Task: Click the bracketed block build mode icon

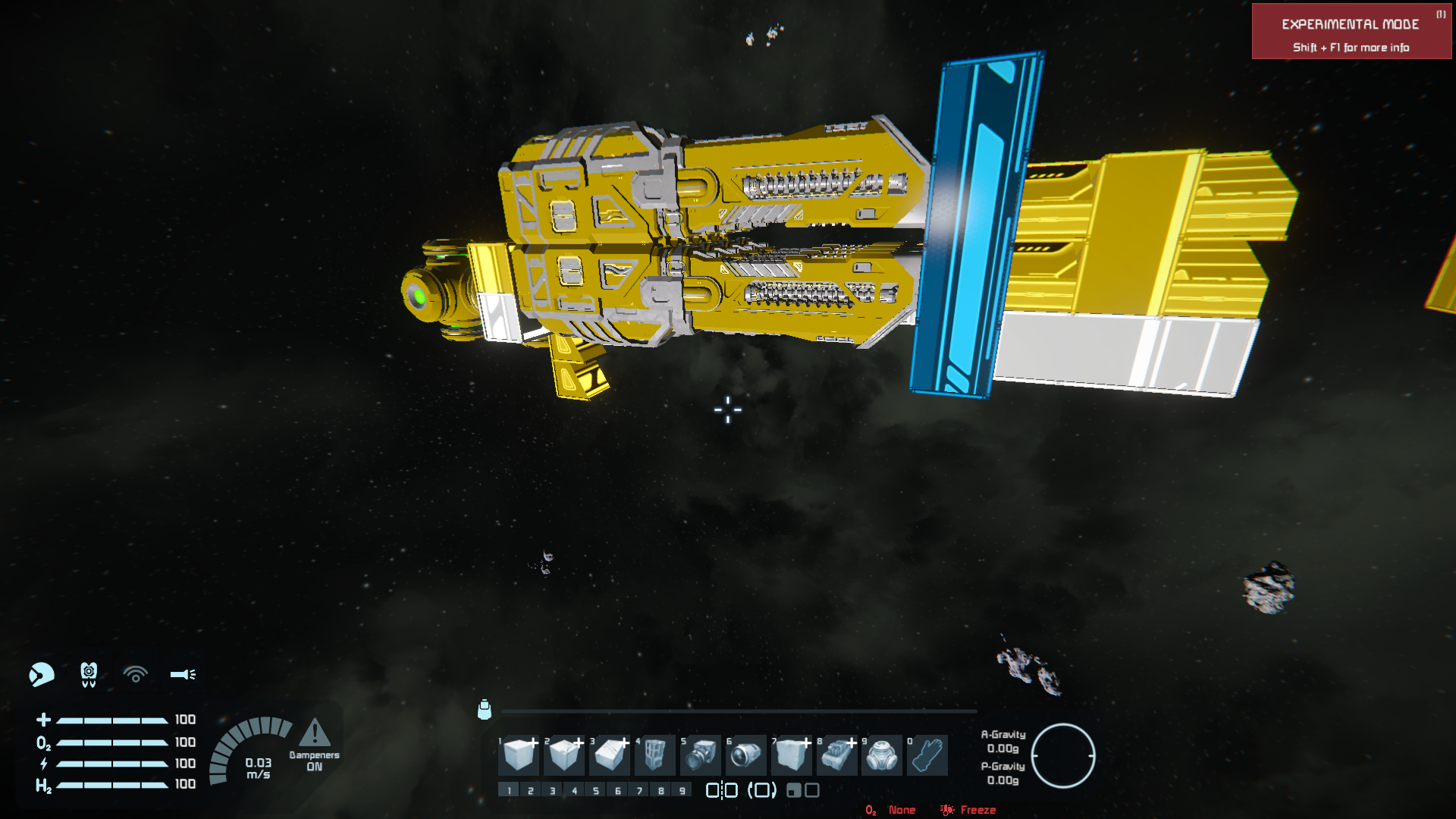Action: [x=762, y=790]
